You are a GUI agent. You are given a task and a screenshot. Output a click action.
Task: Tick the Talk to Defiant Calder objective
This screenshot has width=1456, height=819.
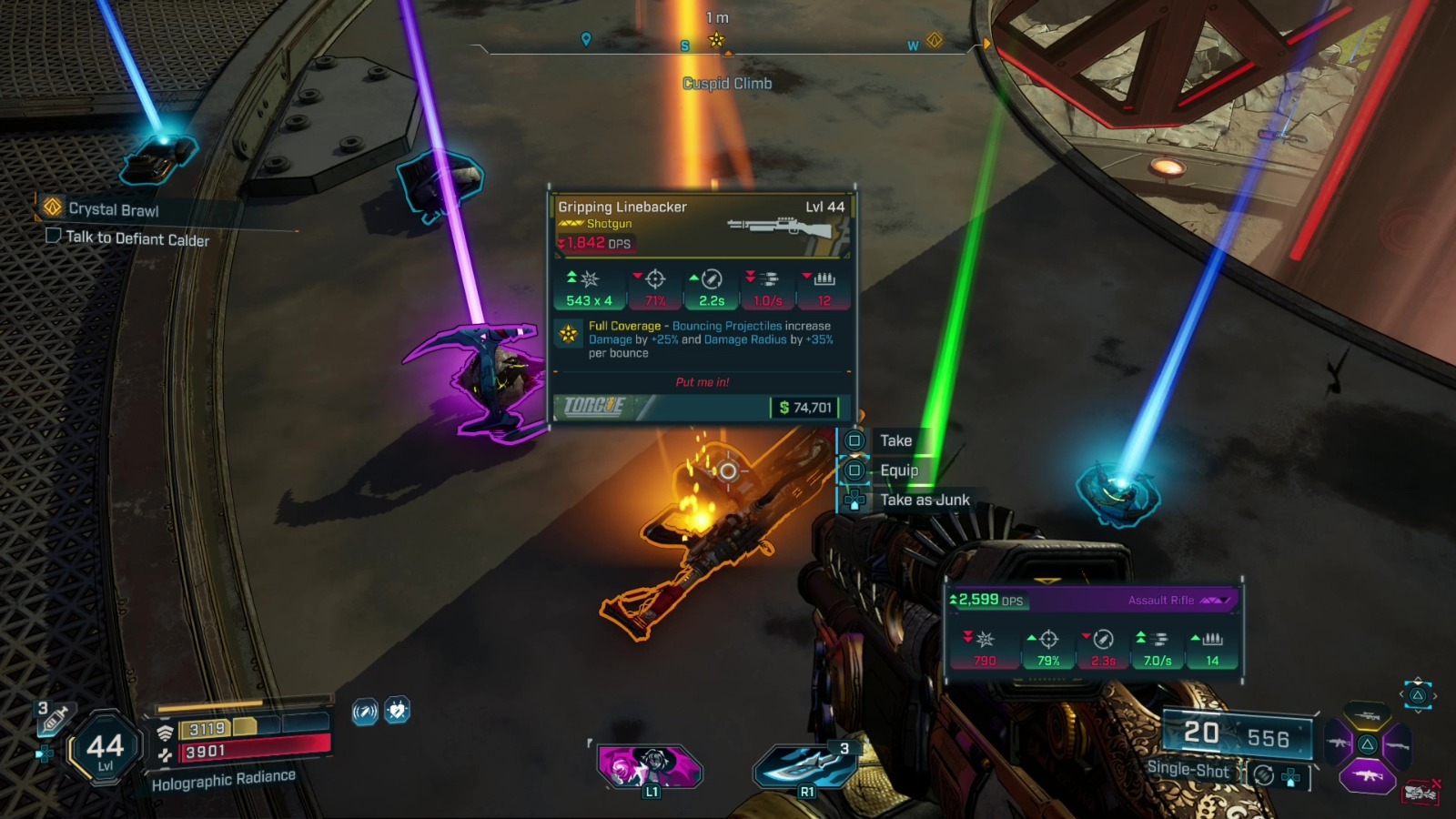tap(54, 236)
